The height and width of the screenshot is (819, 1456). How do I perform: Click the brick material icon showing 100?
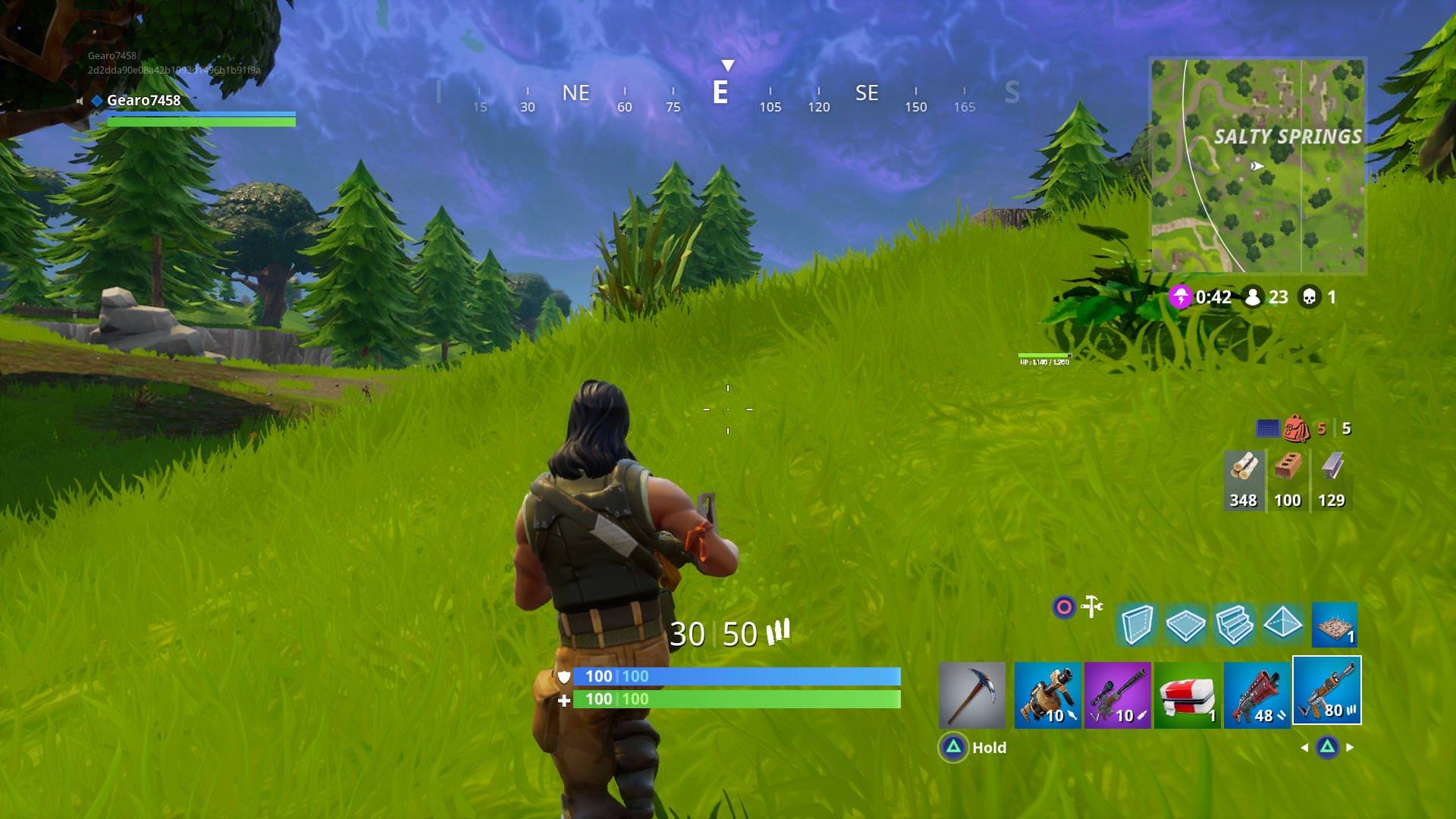(x=1288, y=478)
